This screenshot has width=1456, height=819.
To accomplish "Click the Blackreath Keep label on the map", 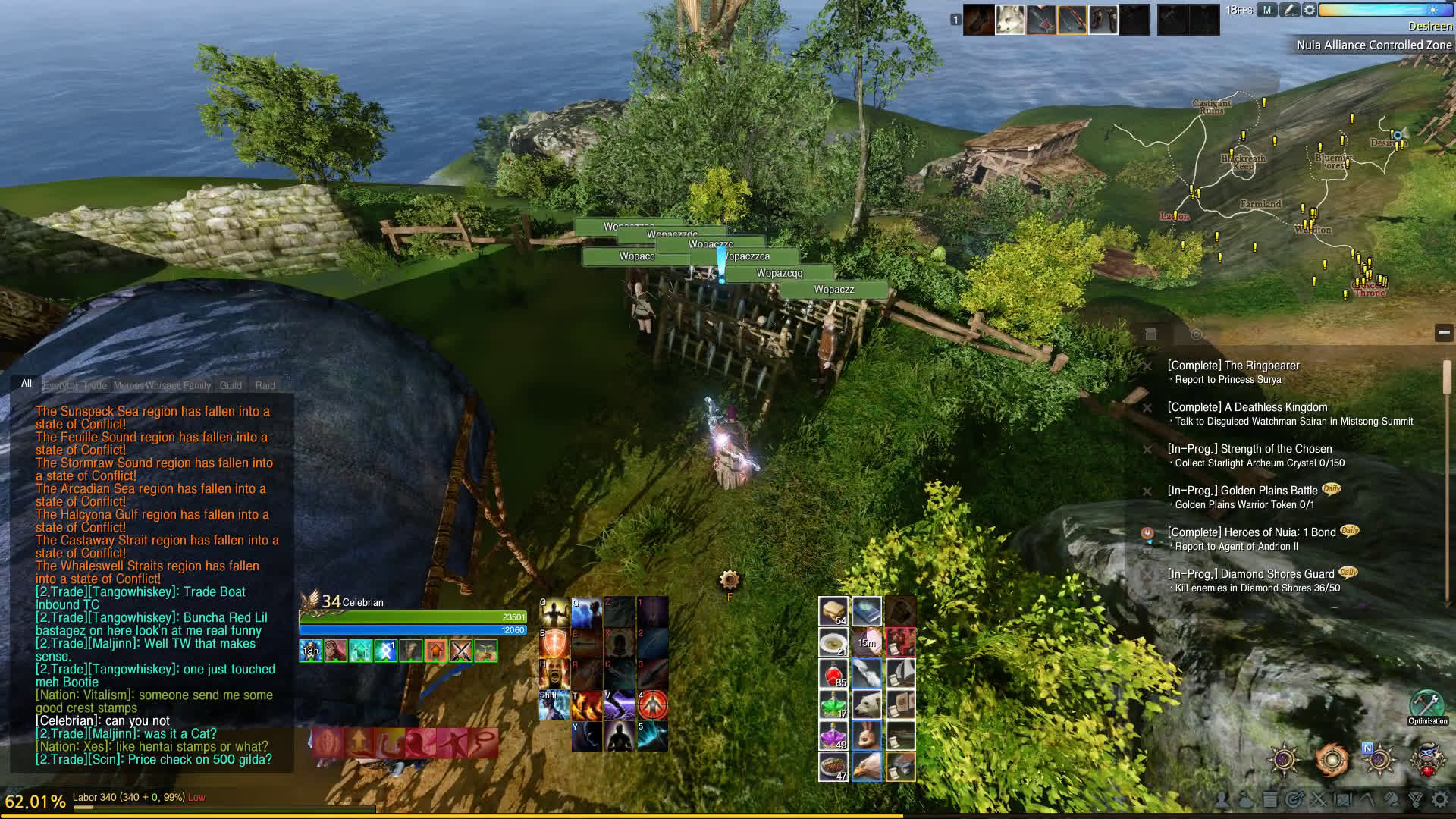I will (1243, 162).
